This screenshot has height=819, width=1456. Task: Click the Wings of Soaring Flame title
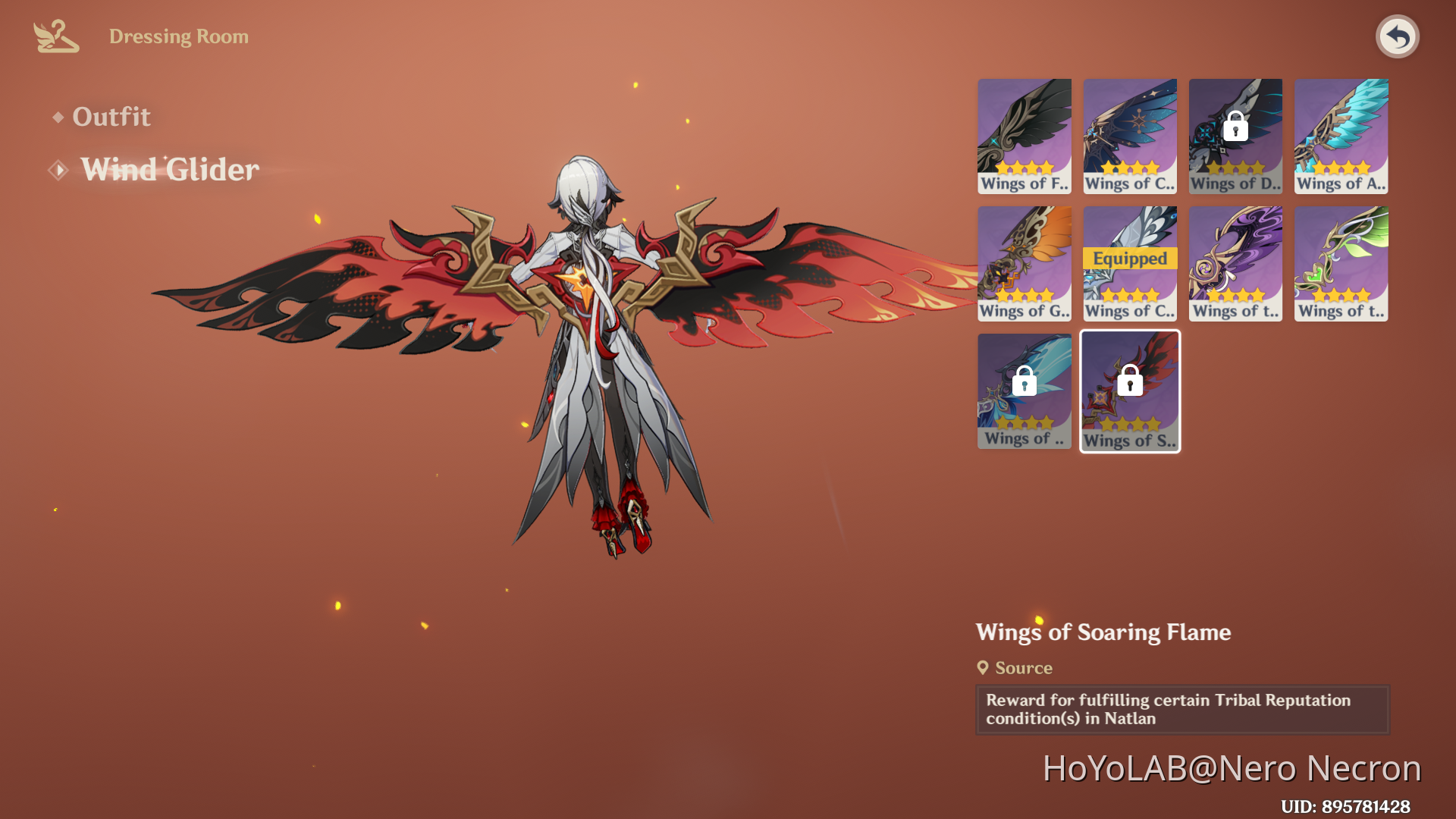pos(1103,632)
